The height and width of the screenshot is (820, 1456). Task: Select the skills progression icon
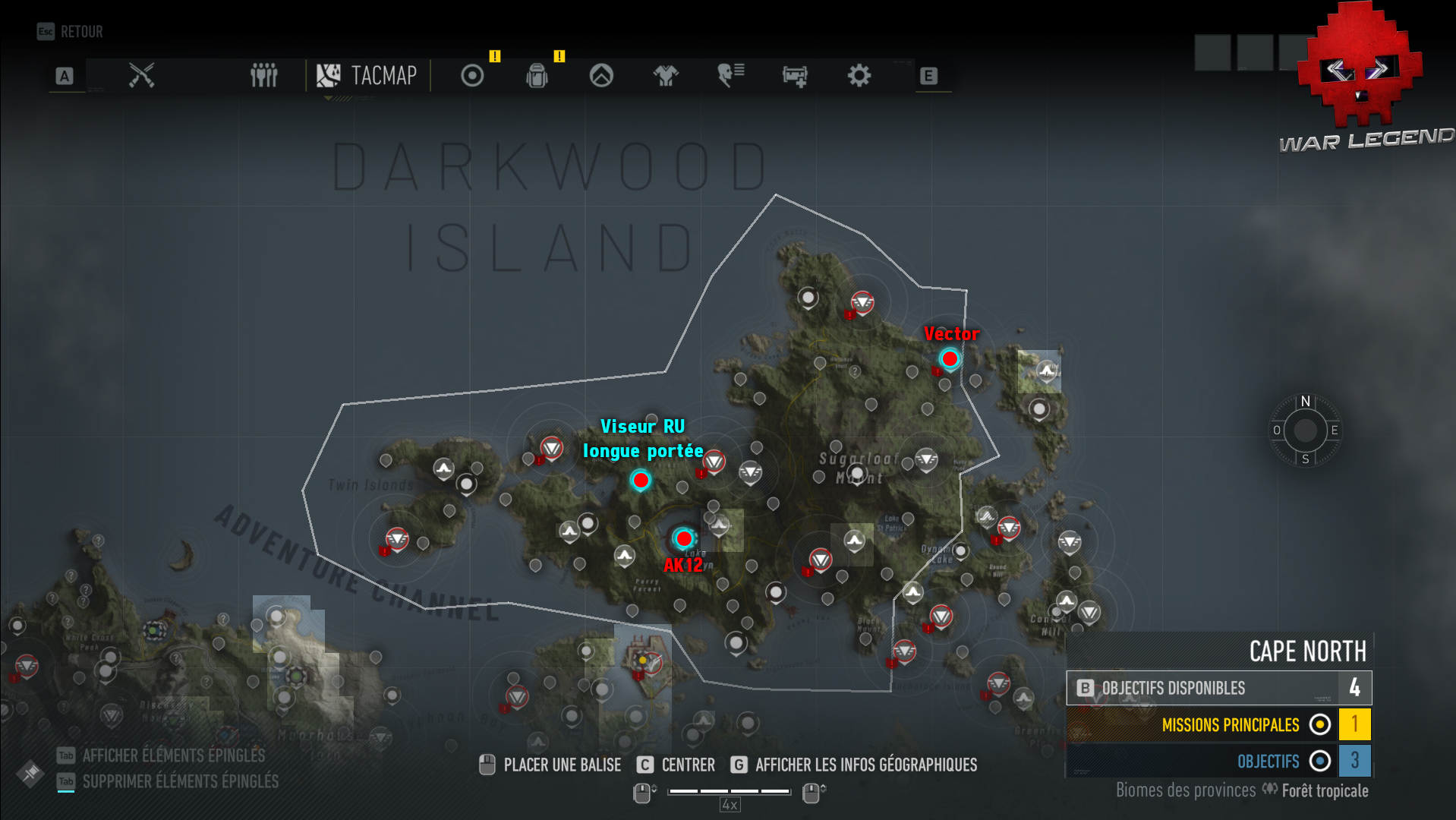[600, 75]
